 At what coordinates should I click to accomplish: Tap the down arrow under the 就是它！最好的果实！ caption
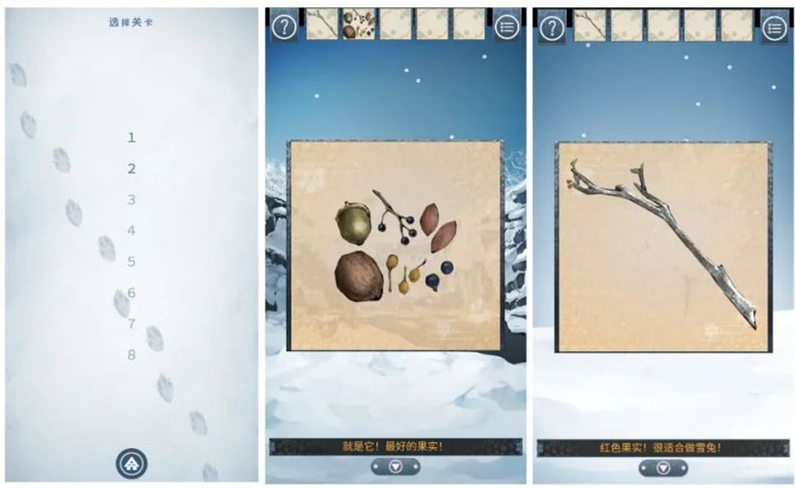click(395, 467)
